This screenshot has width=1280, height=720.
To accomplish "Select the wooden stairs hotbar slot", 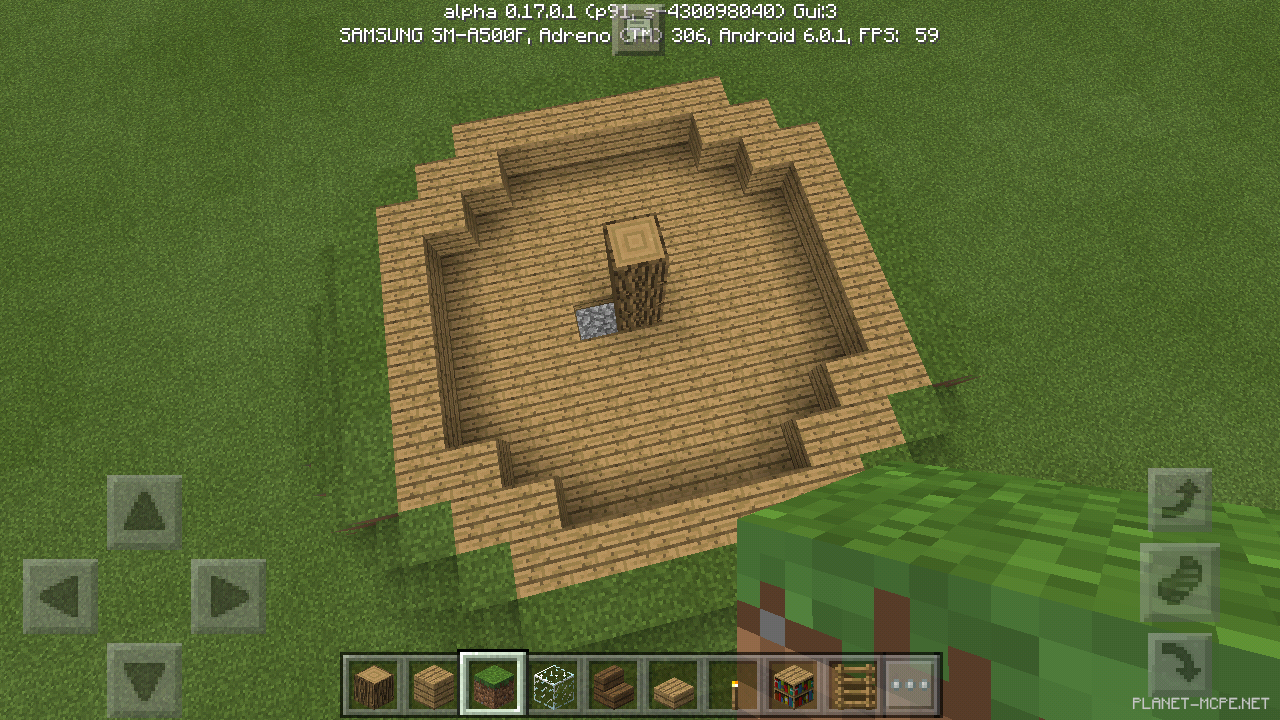I will 612,685.
